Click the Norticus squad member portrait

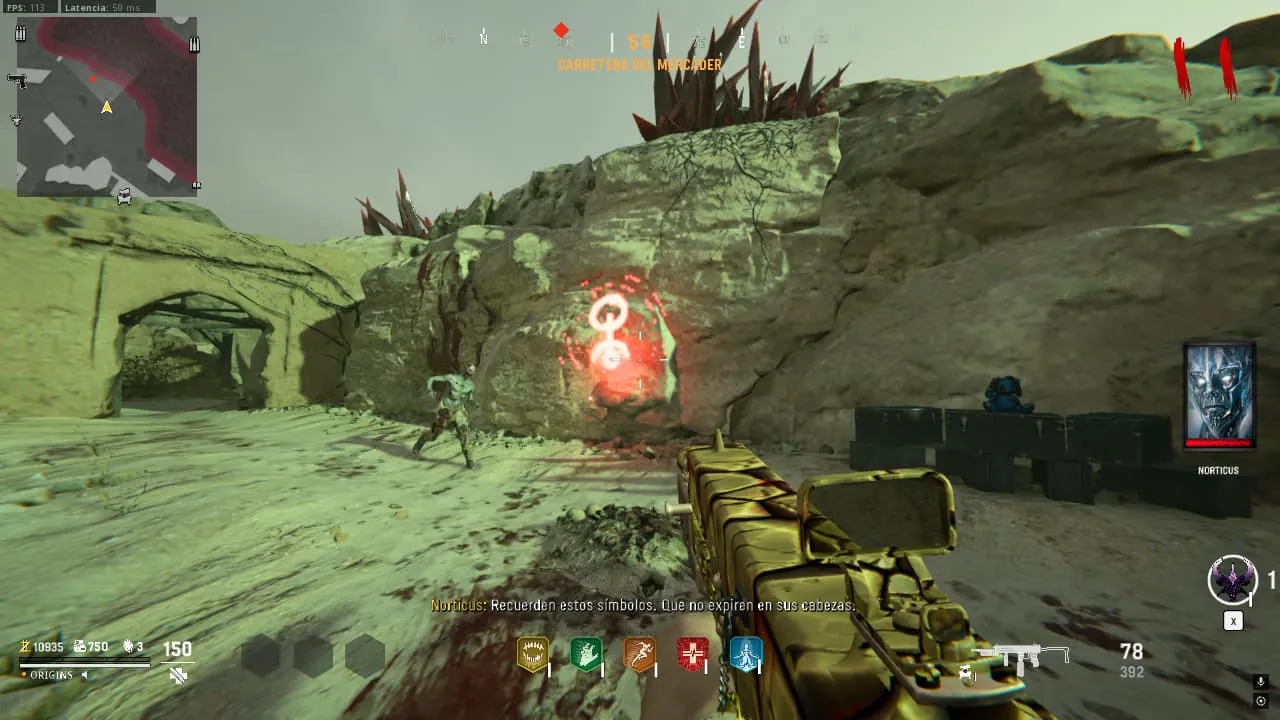point(1218,394)
